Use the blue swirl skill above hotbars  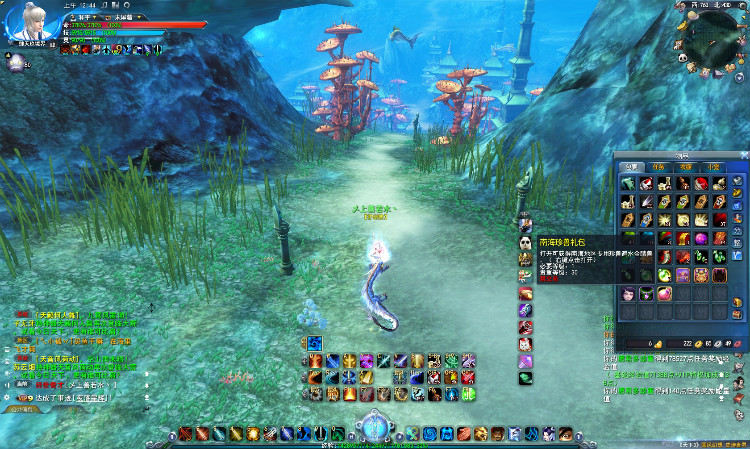click(315, 343)
